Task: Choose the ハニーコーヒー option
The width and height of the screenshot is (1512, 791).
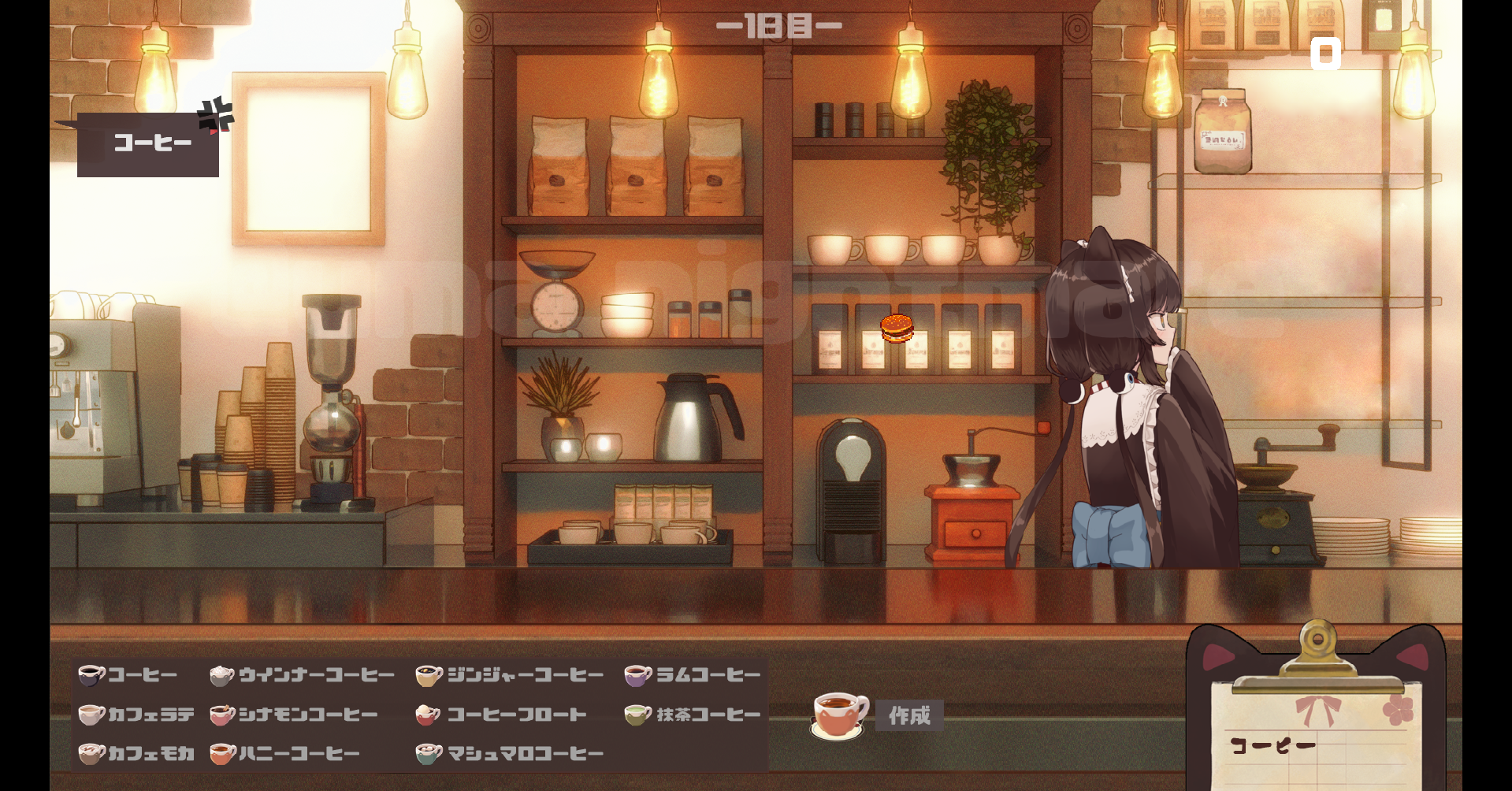Action: tap(285, 754)
